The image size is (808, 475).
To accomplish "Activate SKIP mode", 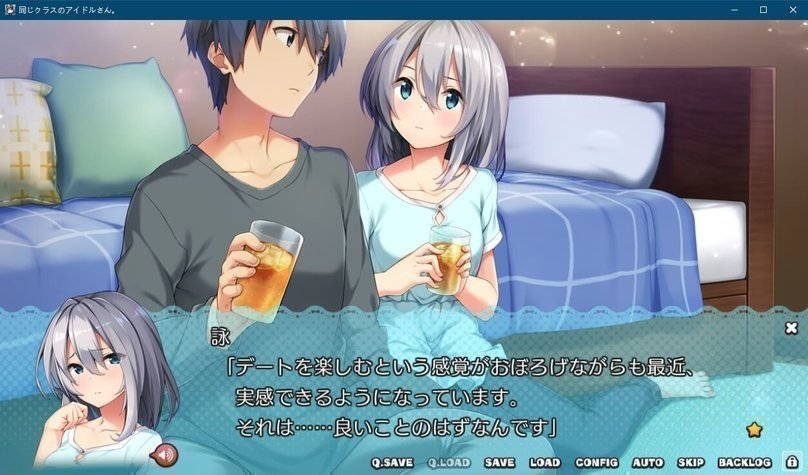I will [x=691, y=463].
